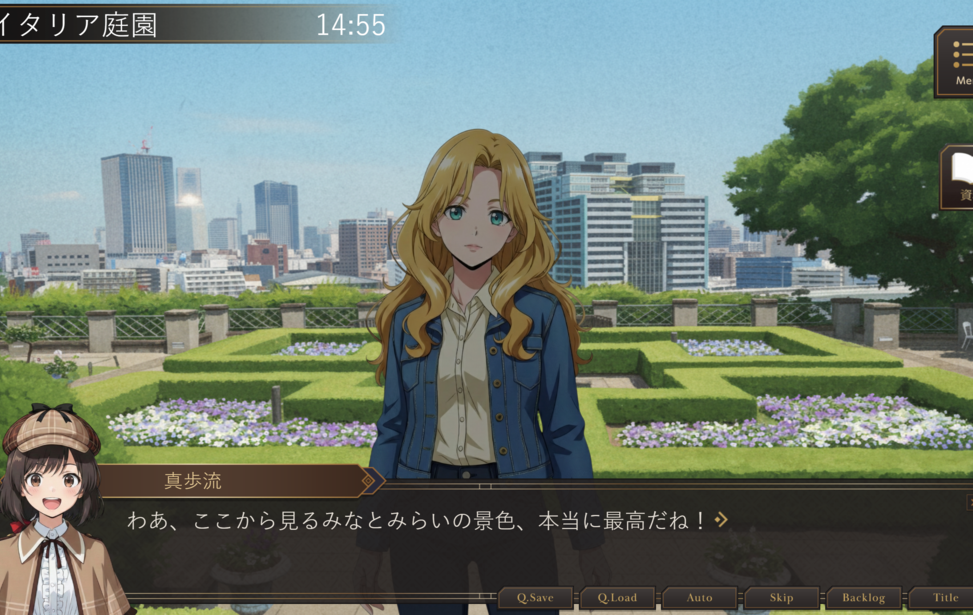
Task: Return to Title screen
Action: point(944,598)
